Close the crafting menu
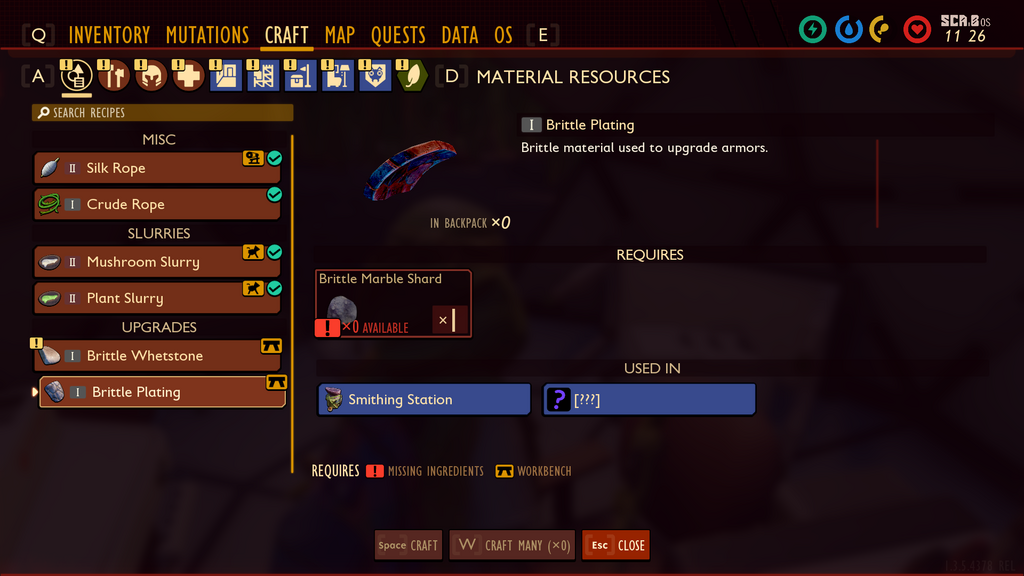Image resolution: width=1024 pixels, height=576 pixels. tap(616, 545)
